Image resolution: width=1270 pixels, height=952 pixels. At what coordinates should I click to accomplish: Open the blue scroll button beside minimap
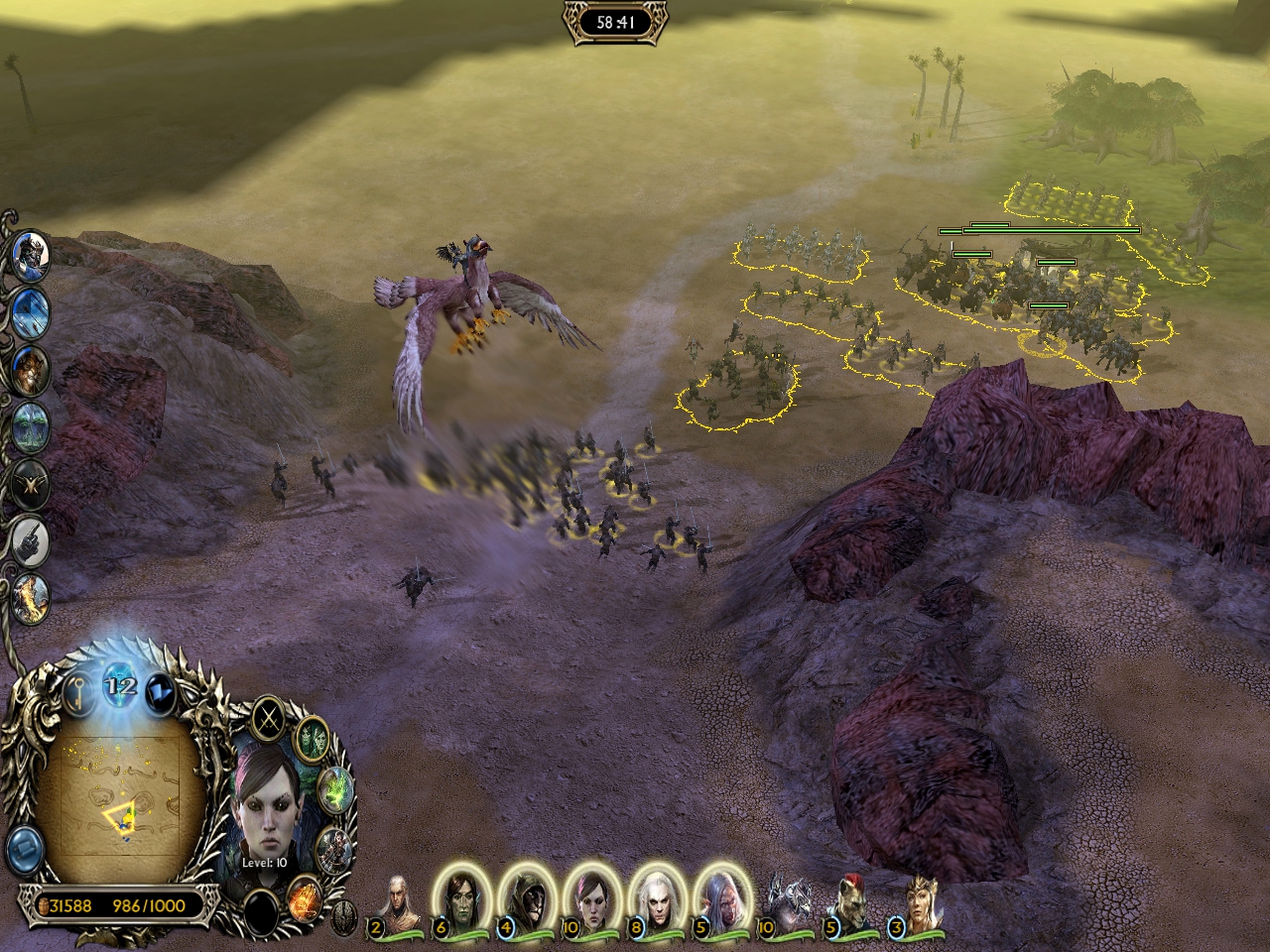point(25,848)
